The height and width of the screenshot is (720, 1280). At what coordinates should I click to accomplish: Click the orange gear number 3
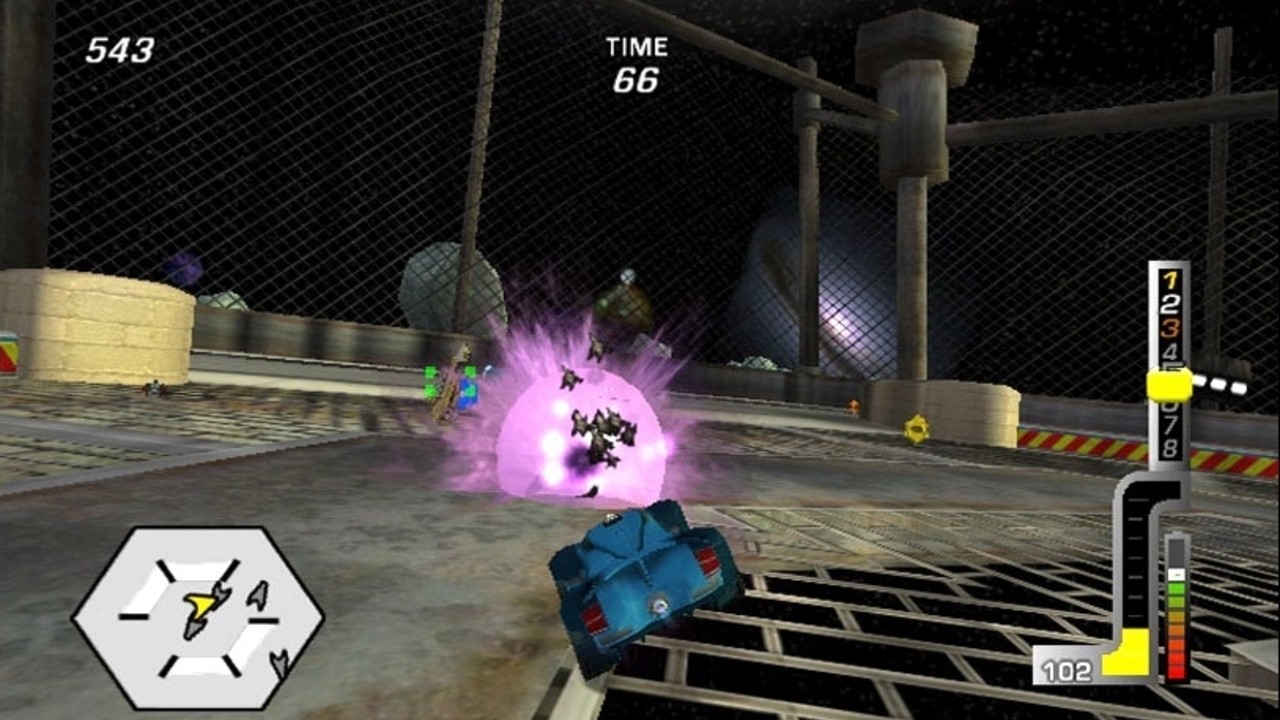coord(1169,328)
